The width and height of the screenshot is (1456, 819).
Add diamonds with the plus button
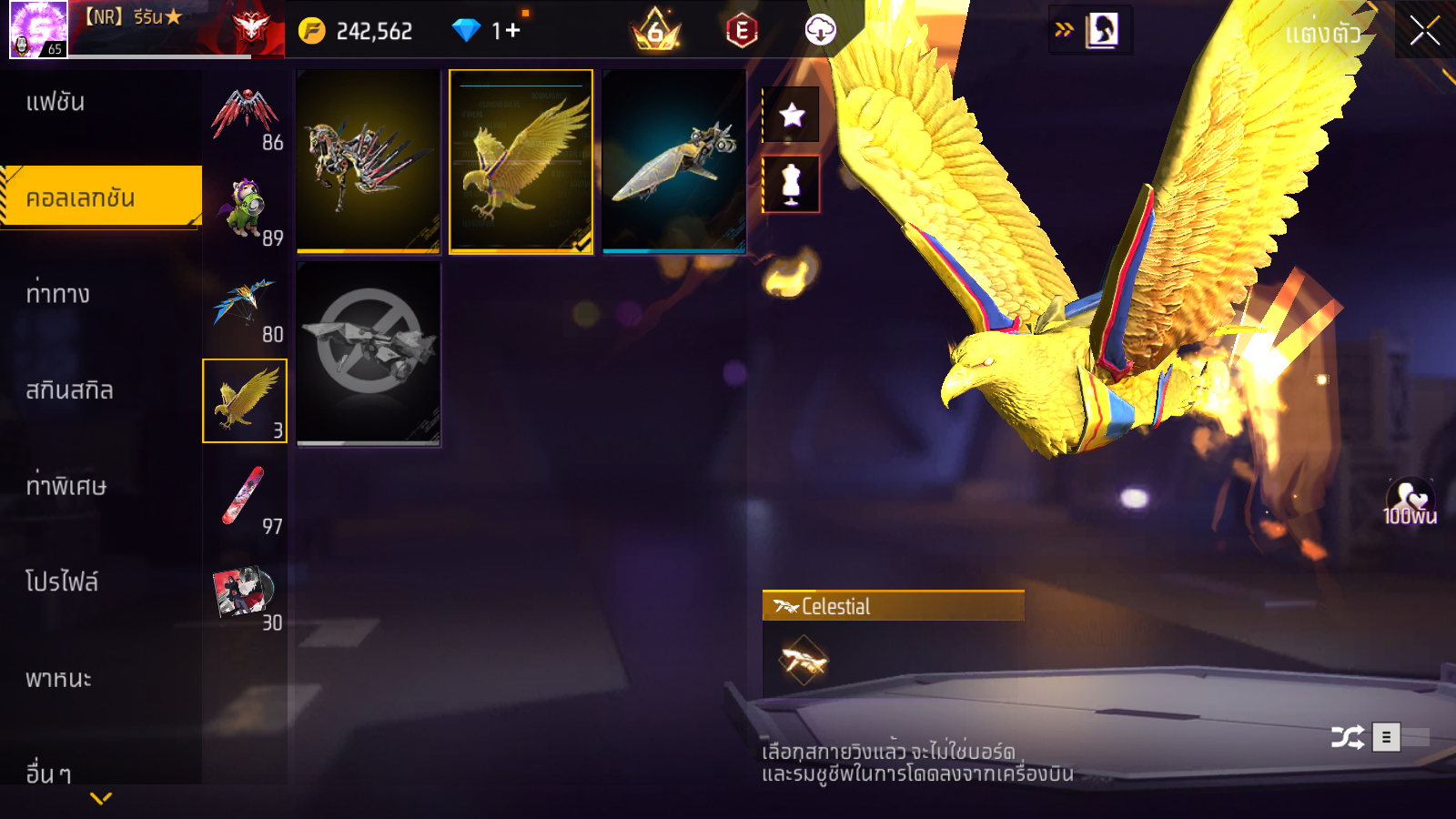coord(512,31)
